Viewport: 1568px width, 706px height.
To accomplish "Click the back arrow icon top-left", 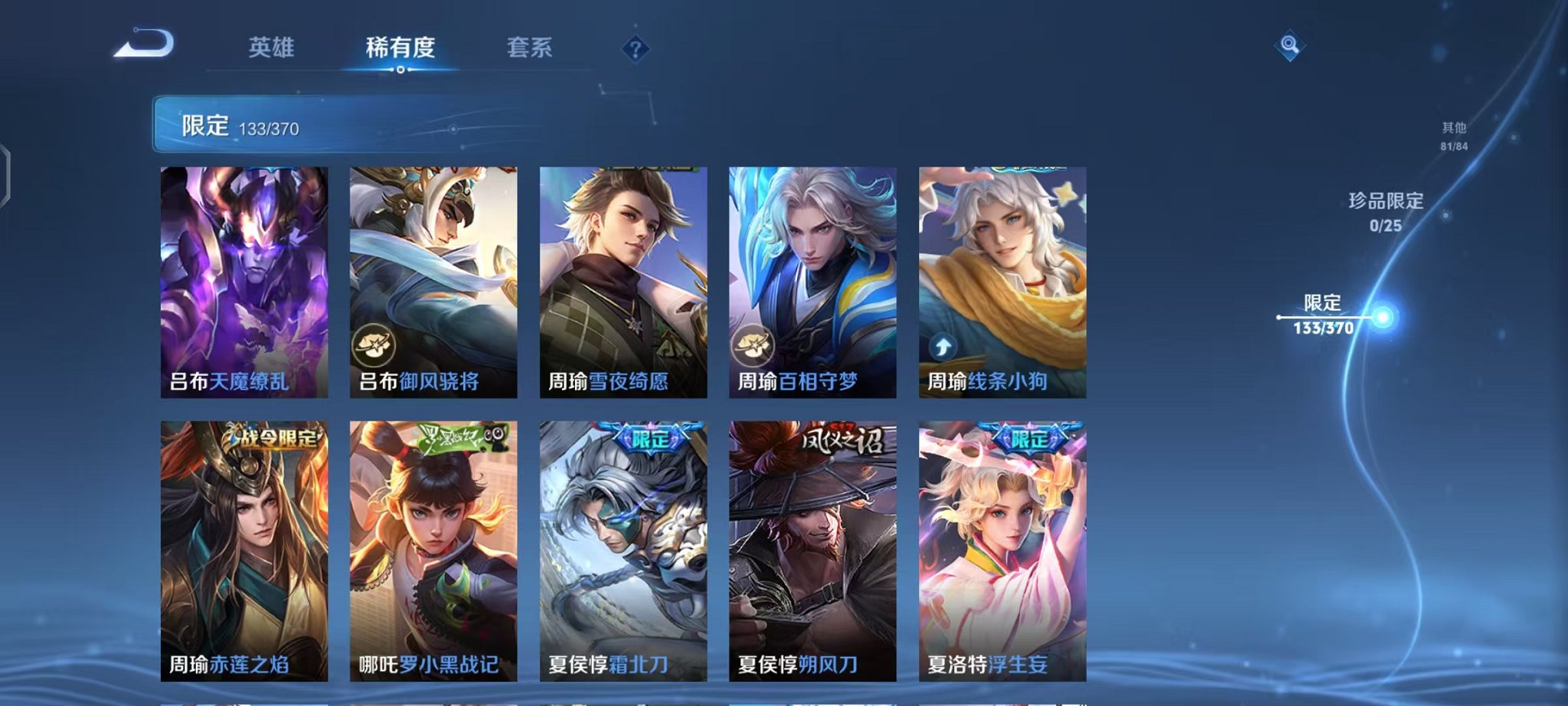I will [x=143, y=44].
